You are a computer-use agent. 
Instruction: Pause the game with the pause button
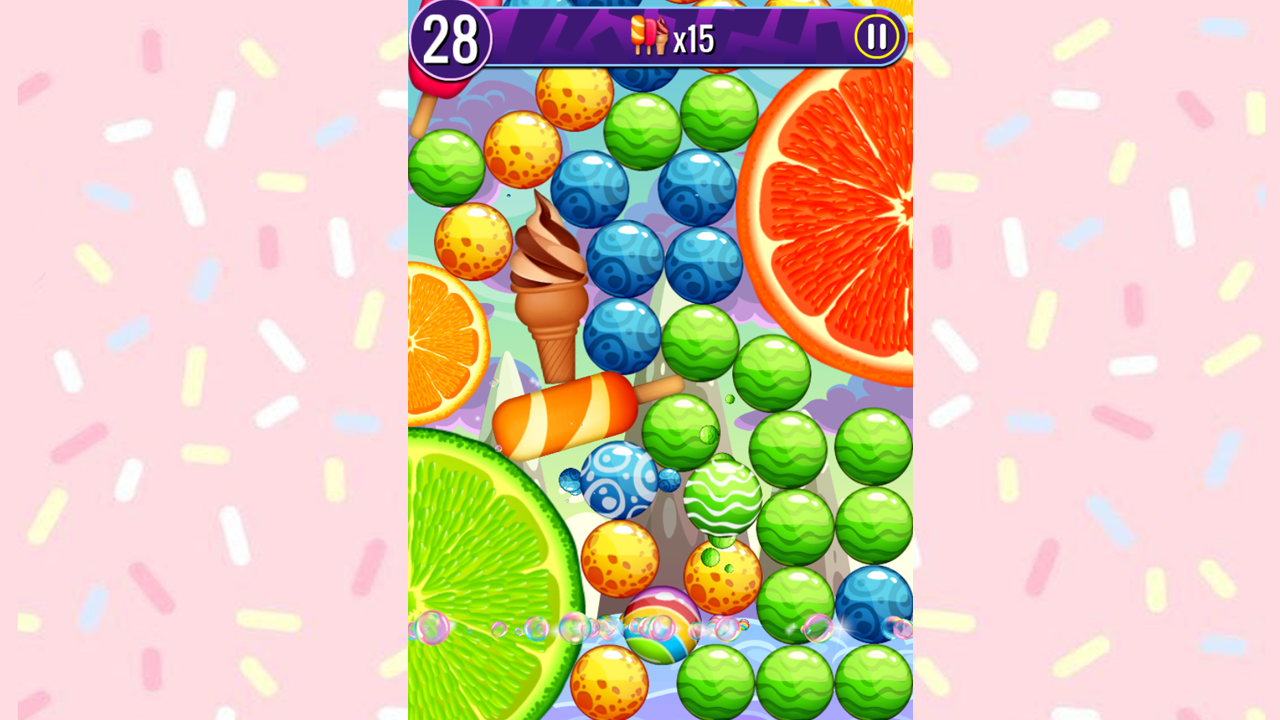click(876, 38)
